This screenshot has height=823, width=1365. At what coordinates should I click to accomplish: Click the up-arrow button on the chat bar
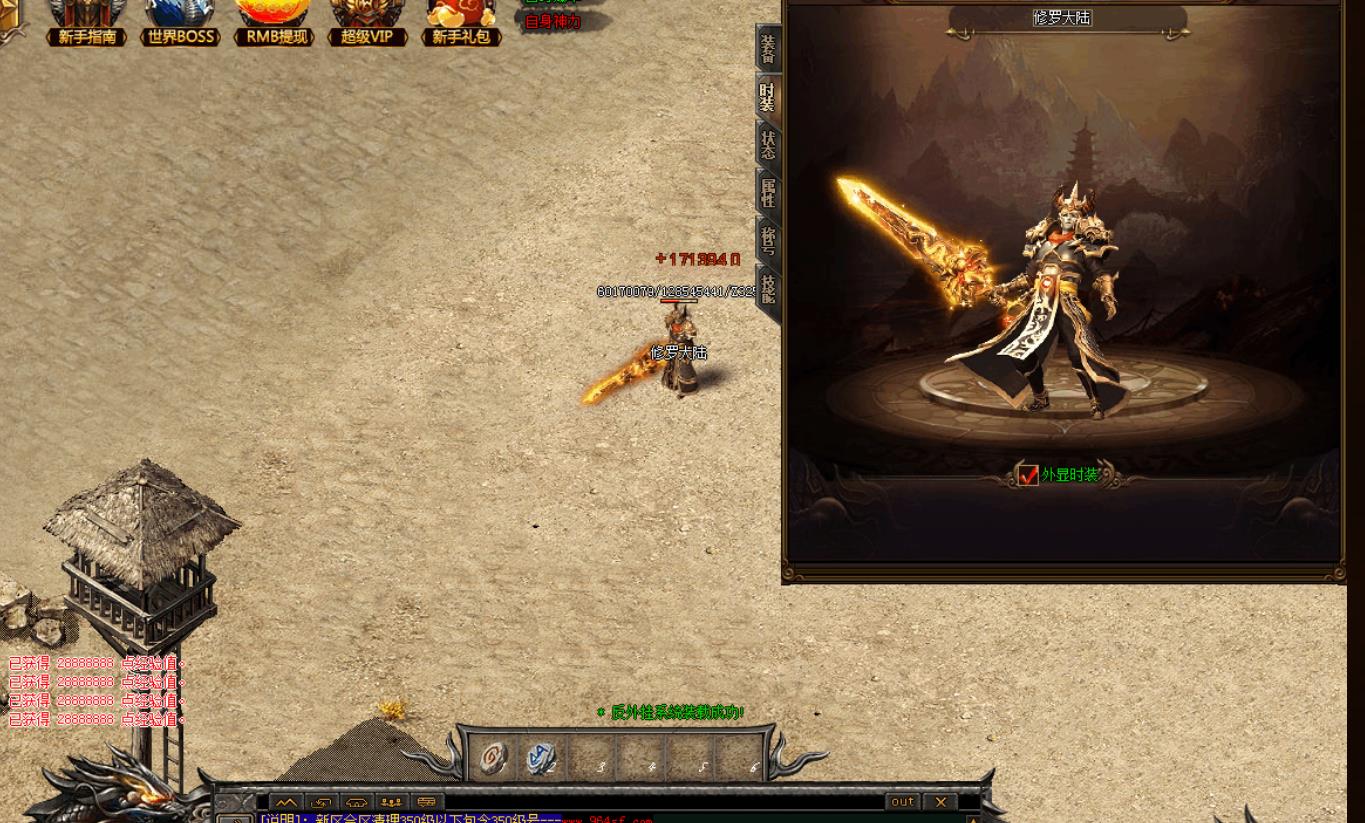(x=286, y=802)
